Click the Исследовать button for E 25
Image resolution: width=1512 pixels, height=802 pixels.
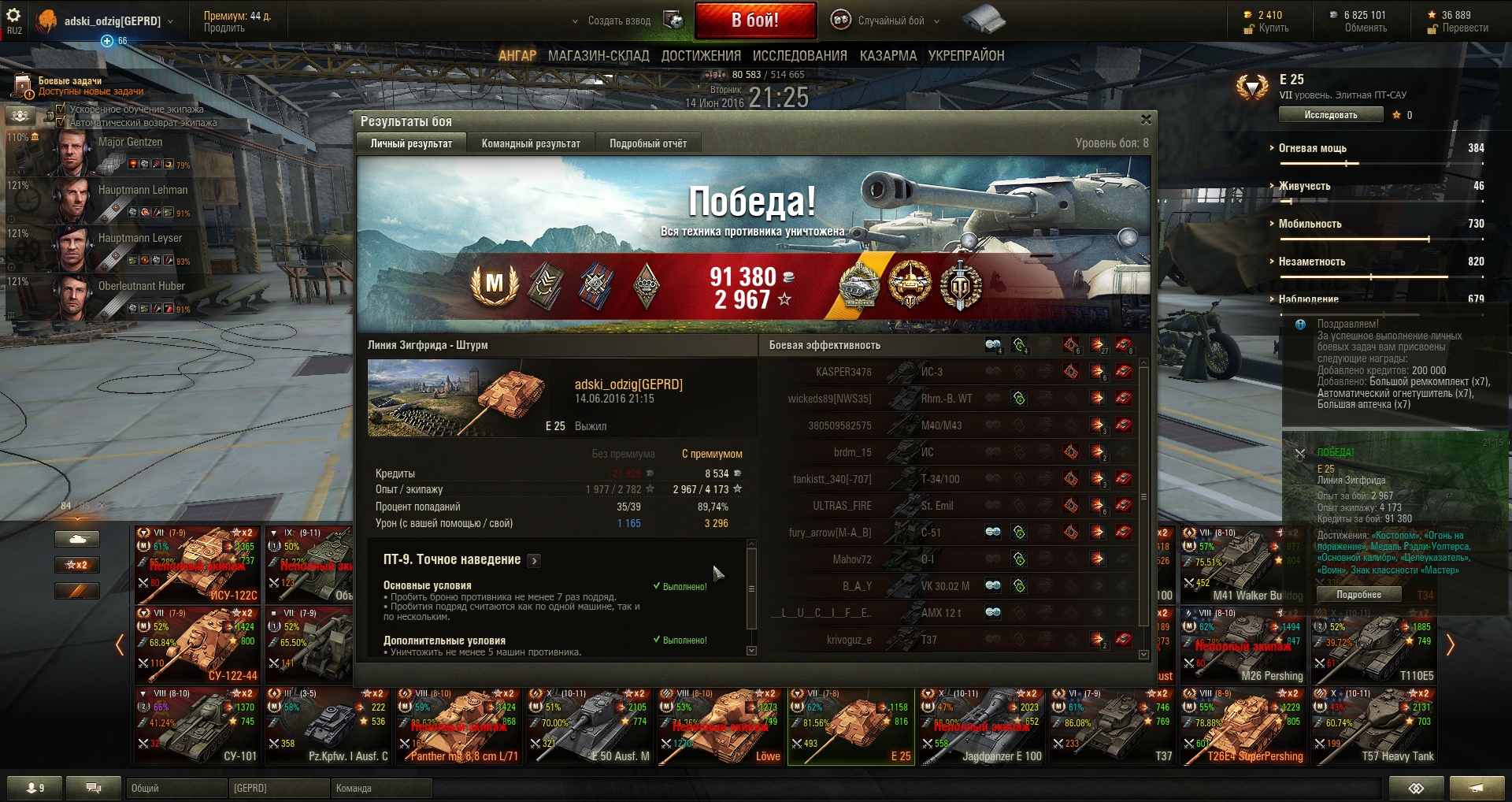pyautogui.click(x=1330, y=115)
